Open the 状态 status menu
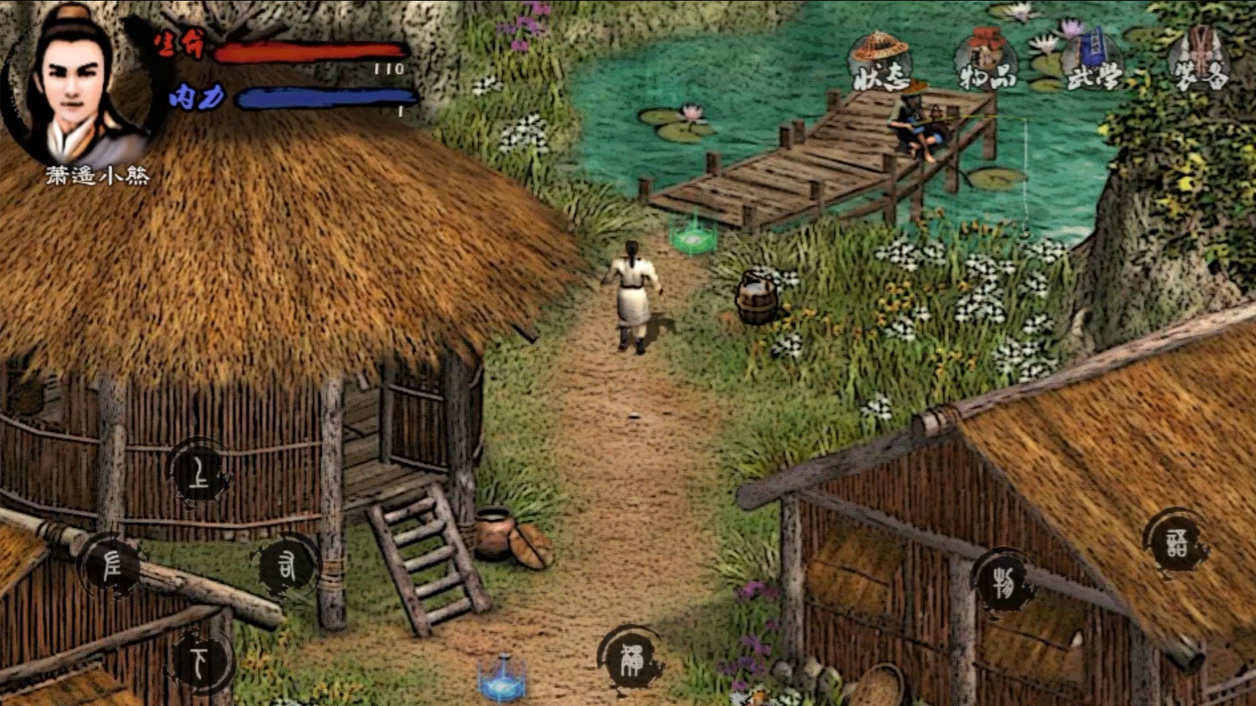The width and height of the screenshot is (1256, 706). (880, 62)
